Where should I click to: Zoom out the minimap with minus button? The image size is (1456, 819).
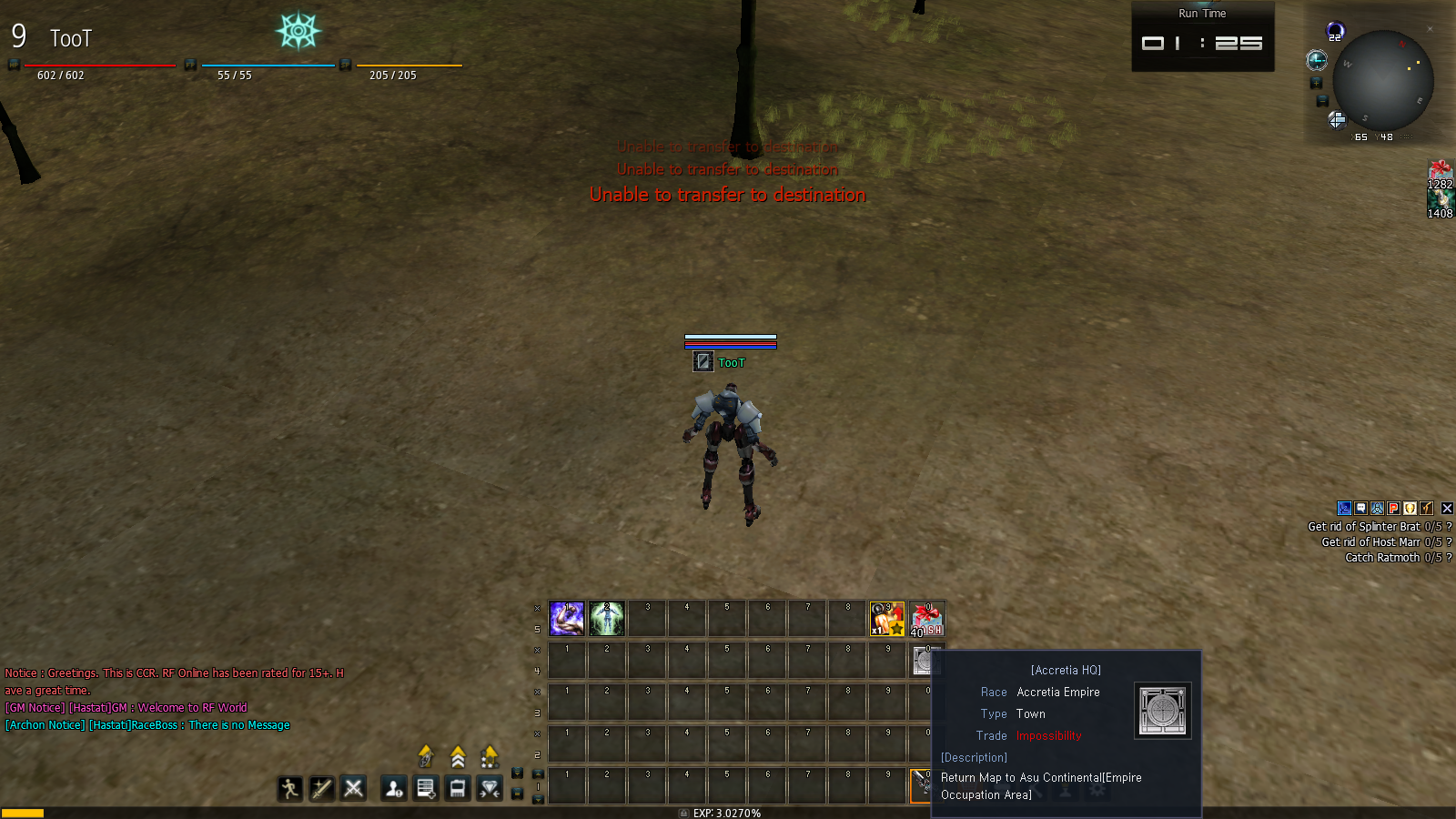[1322, 101]
